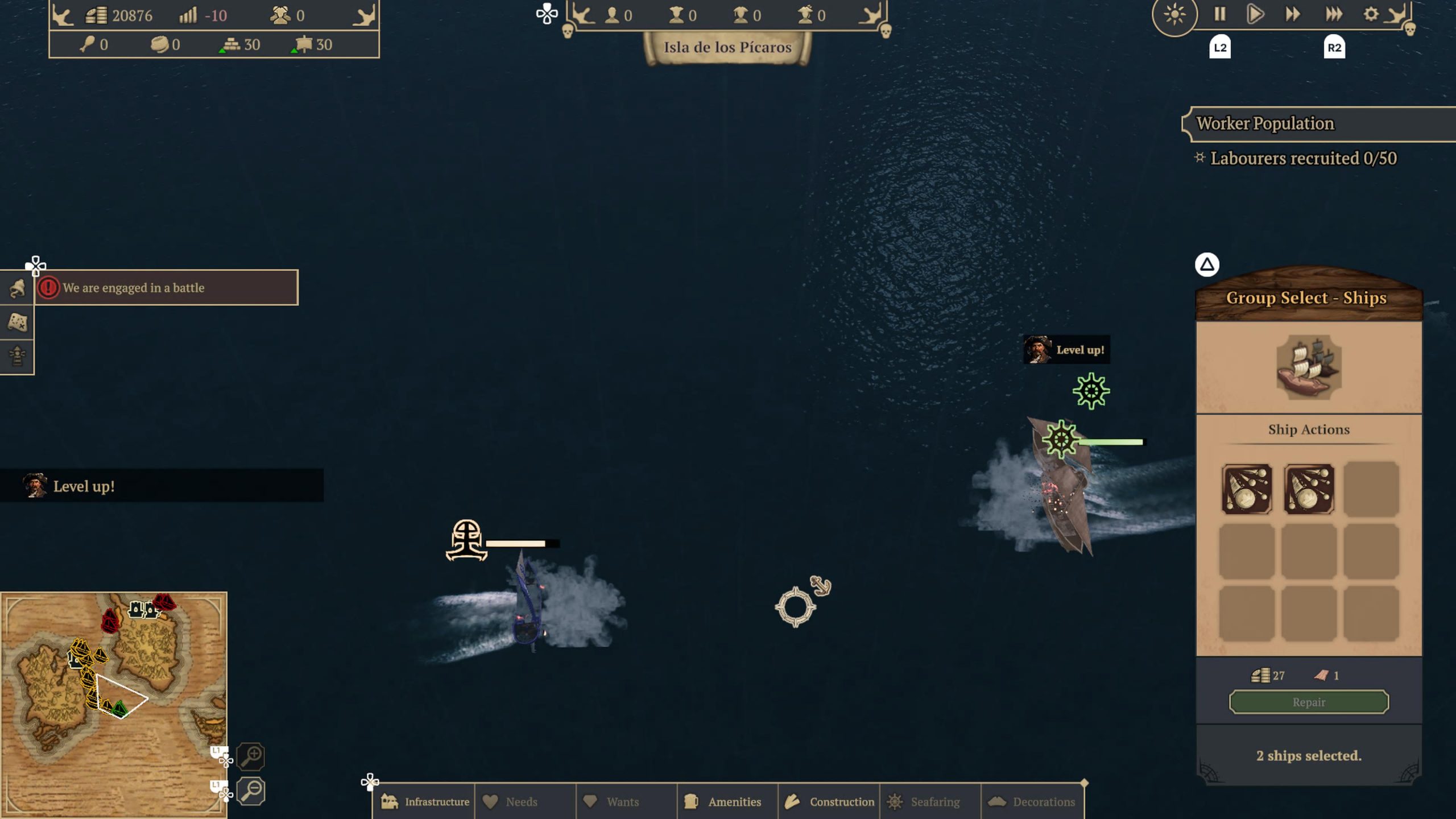Pause the game speed
Viewport: 1456px width, 819px height.
pos(1219,14)
